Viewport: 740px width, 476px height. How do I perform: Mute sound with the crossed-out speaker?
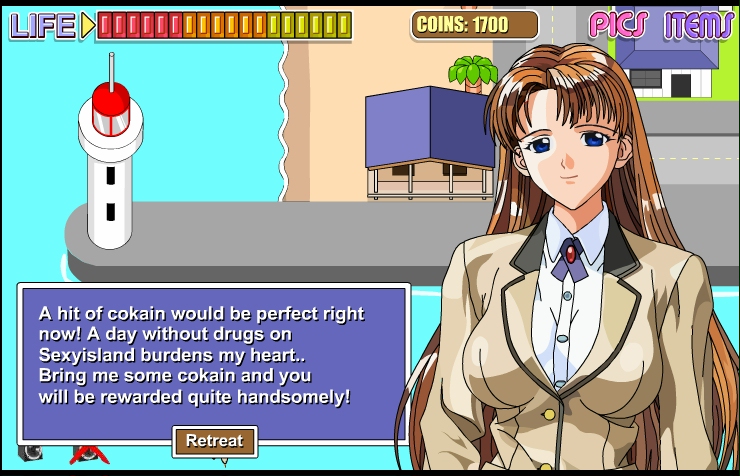tap(88, 455)
